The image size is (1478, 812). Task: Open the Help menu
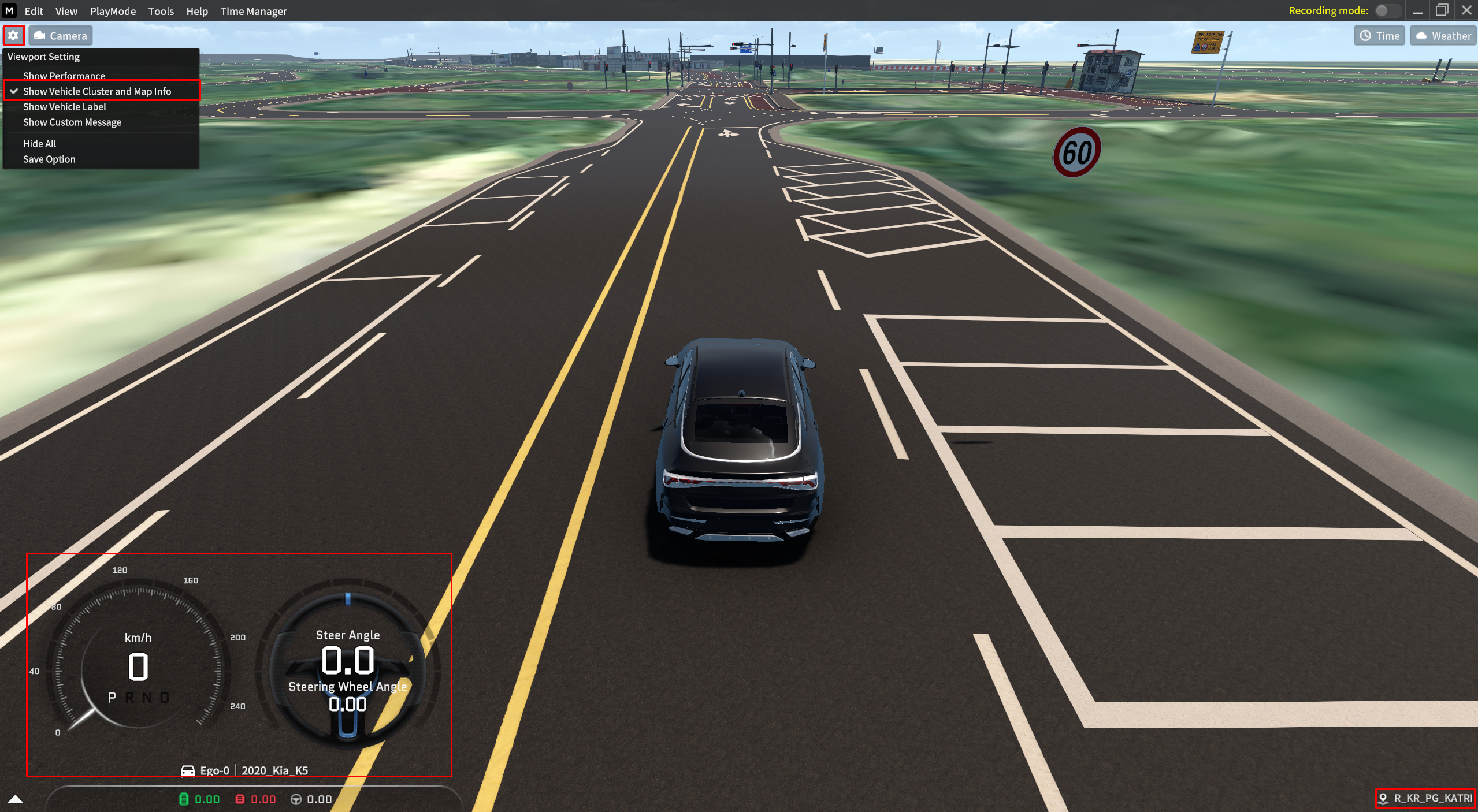click(x=196, y=11)
